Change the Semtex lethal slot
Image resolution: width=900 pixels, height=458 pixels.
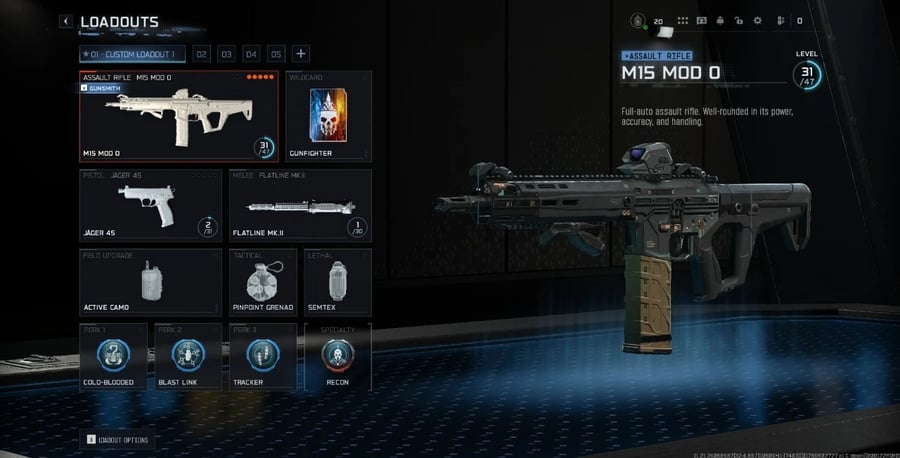(x=337, y=283)
